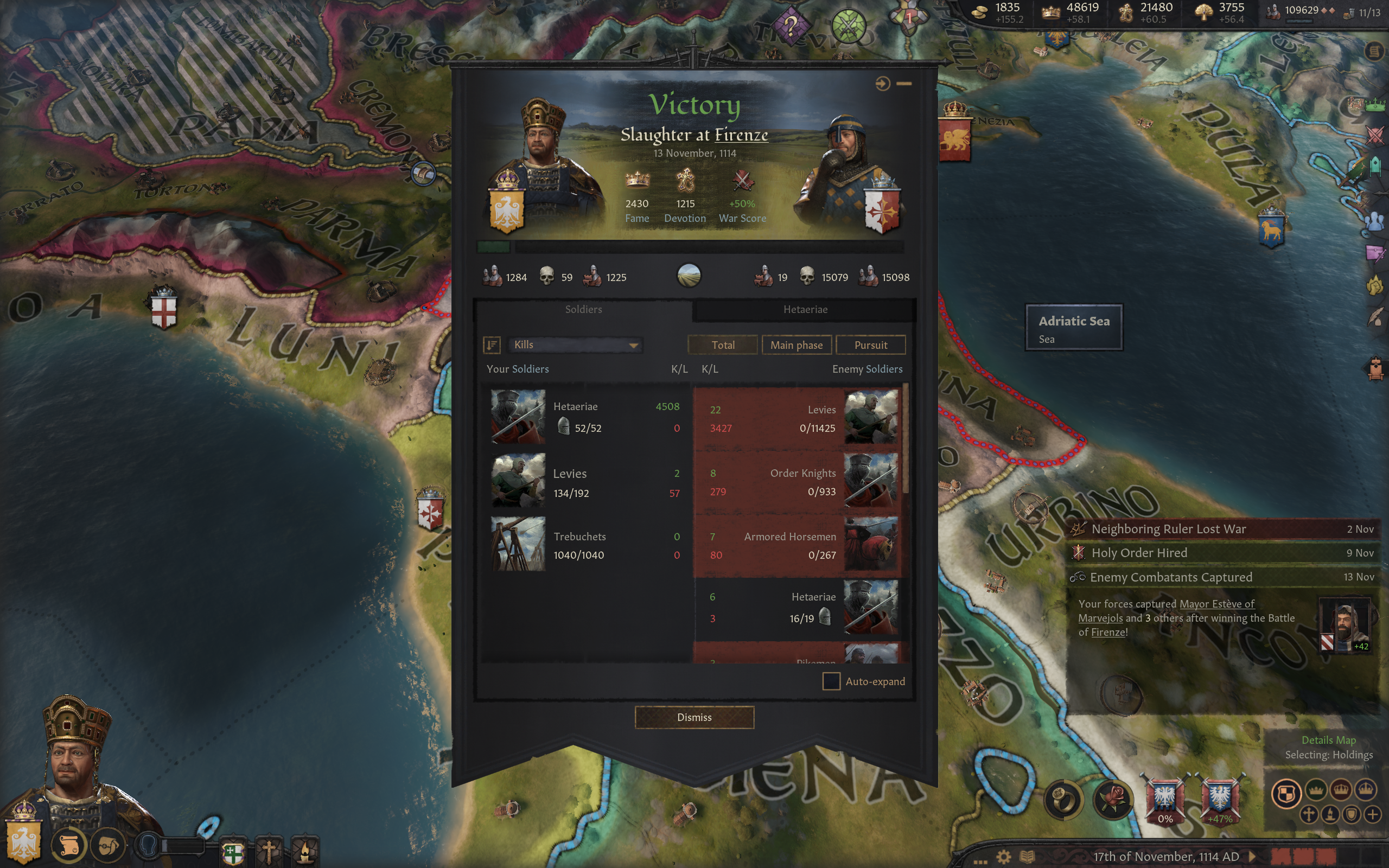Open the Kills sorting dropdown

pos(574,344)
